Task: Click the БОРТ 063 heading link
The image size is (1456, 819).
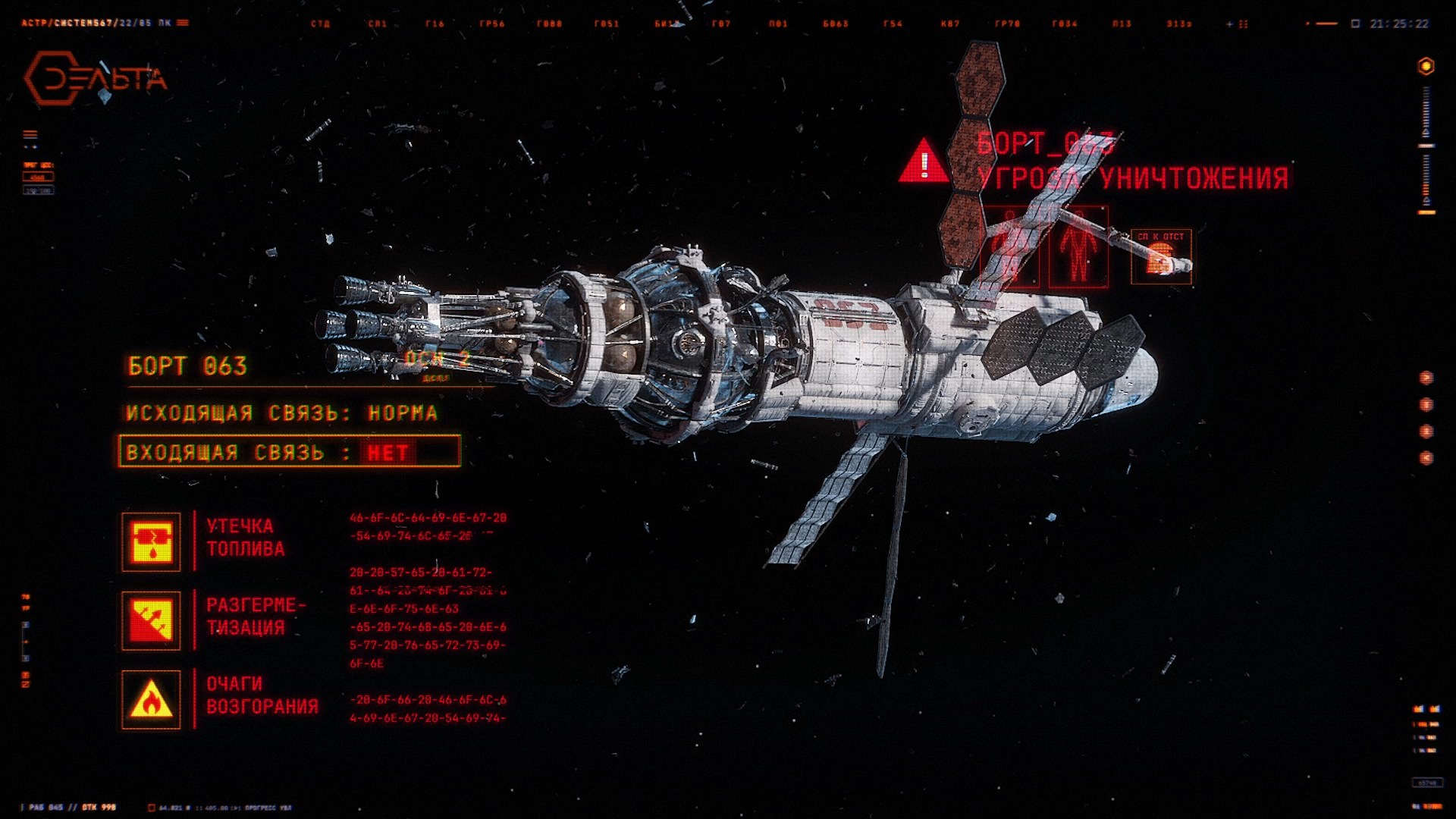Action: (x=187, y=366)
